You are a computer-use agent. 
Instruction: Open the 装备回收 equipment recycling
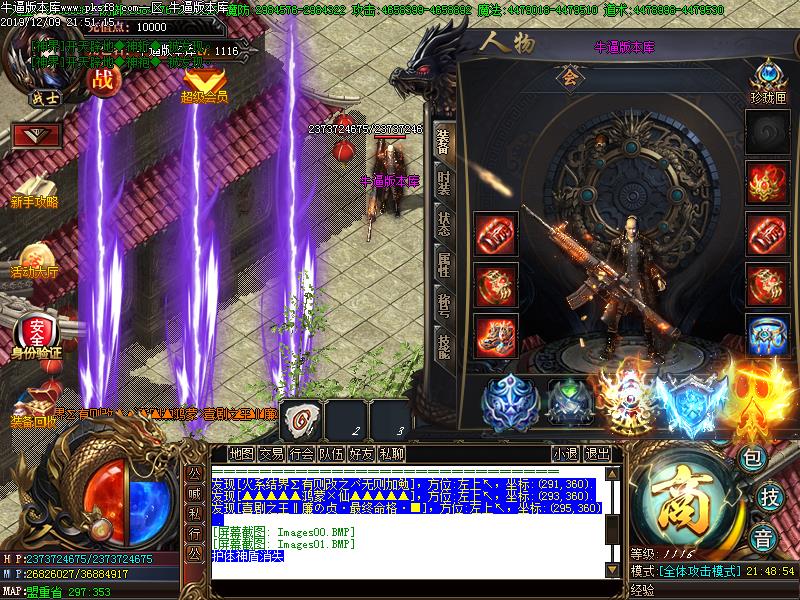(34, 403)
